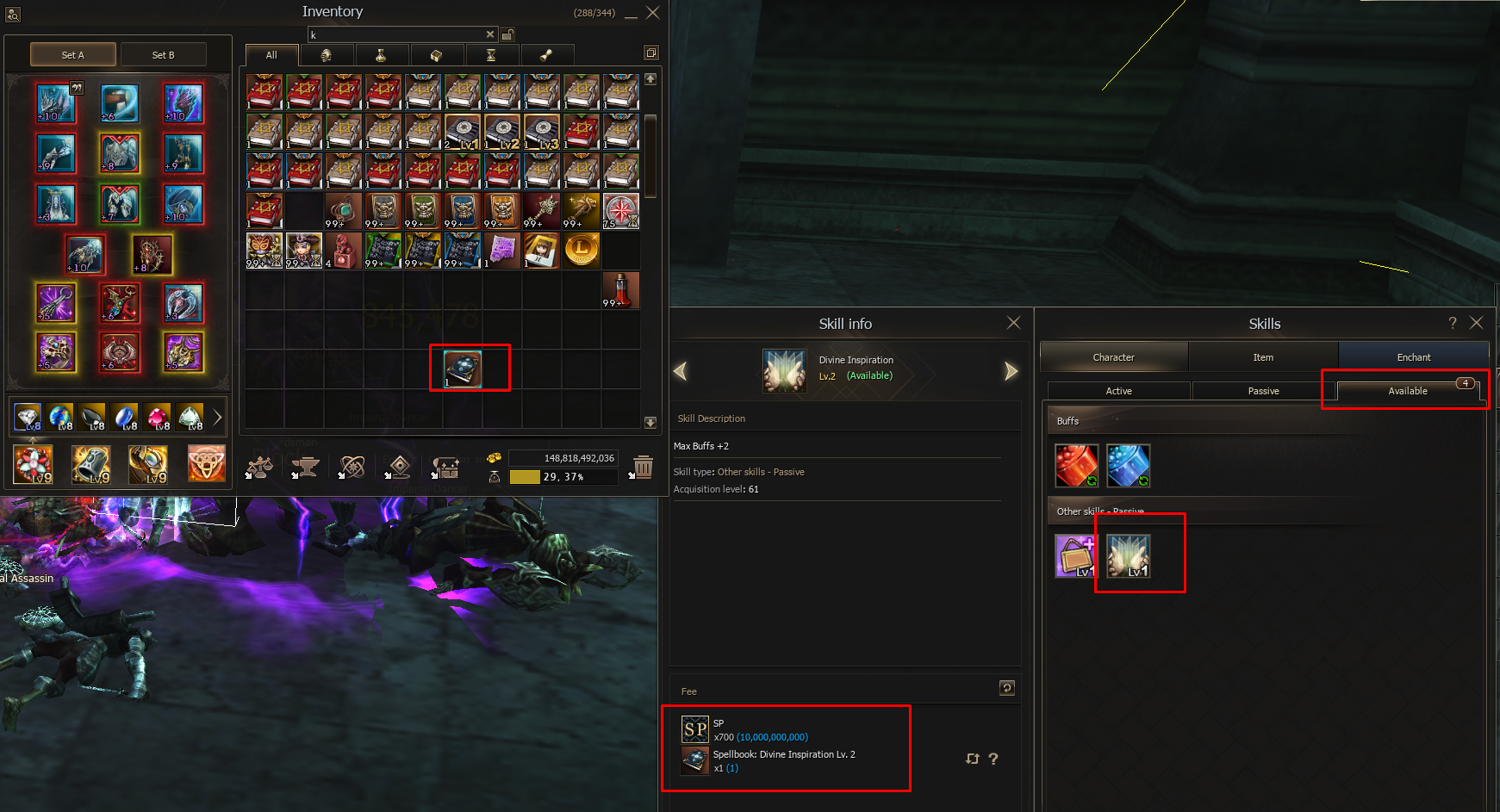Open the Enchant tab in Skills
This screenshot has width=1500, height=812.
click(x=1413, y=357)
